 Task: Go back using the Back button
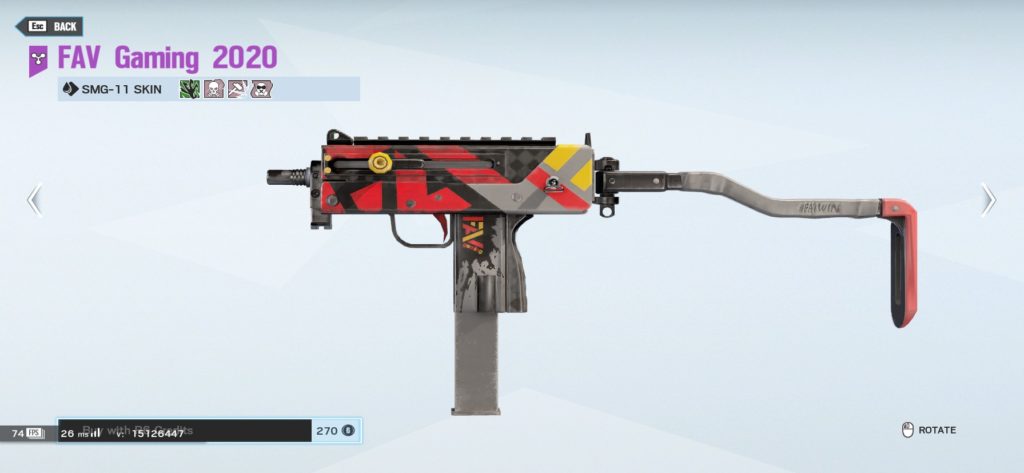[x=49, y=26]
